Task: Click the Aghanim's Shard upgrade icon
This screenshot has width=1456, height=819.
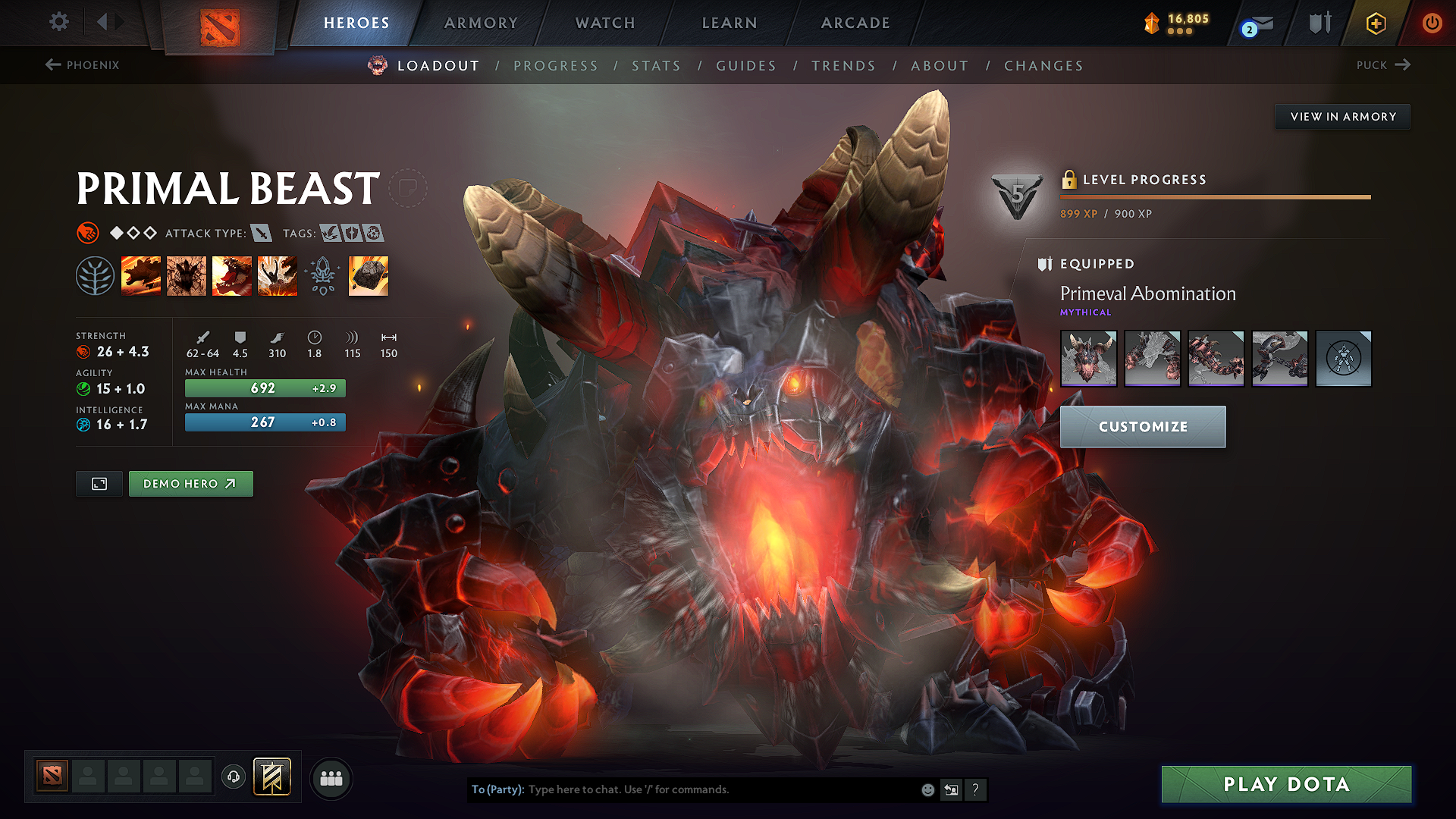Action: click(368, 275)
